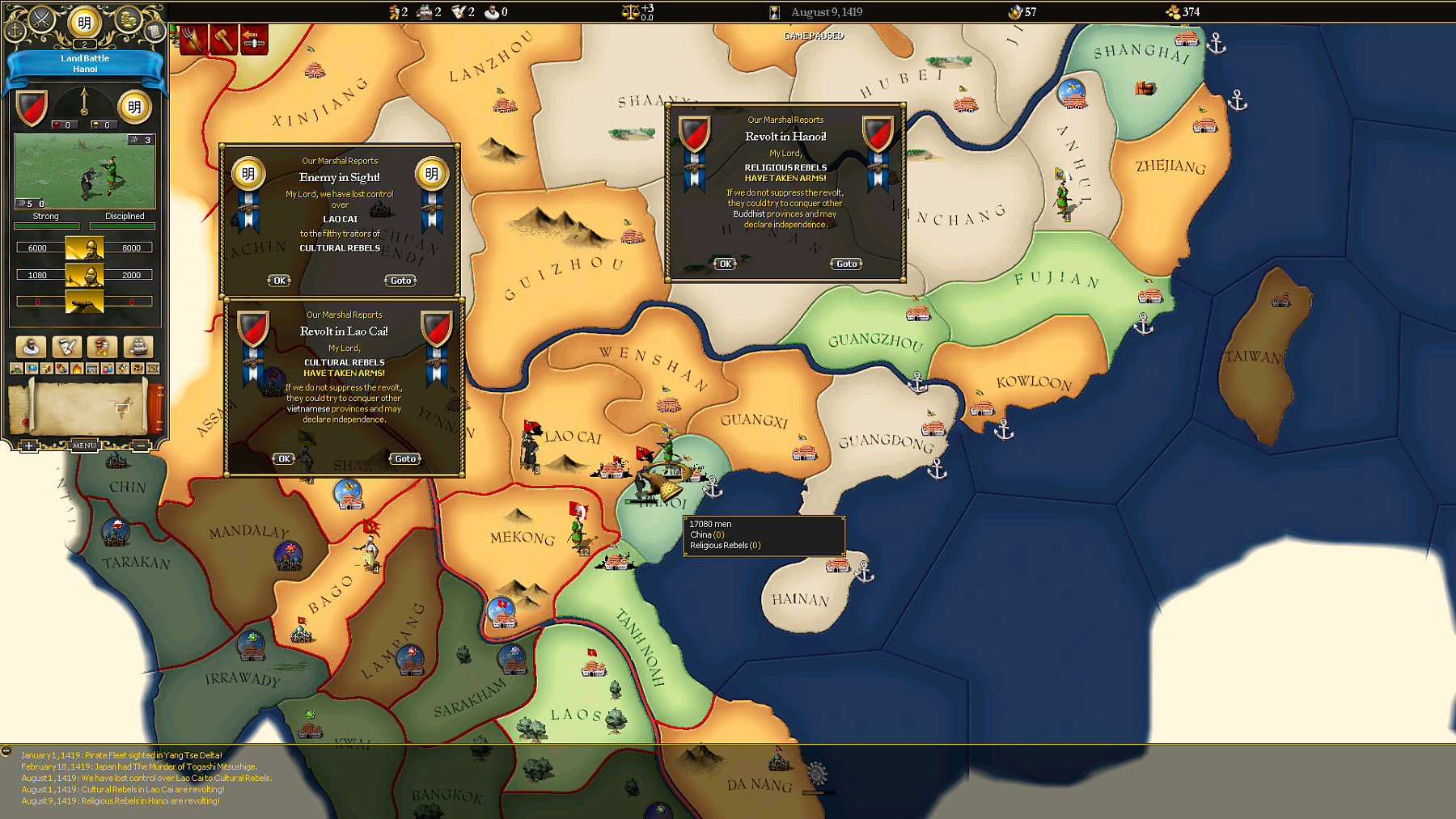Go to Lao Cai from Enemy in Sight report

pos(400,281)
